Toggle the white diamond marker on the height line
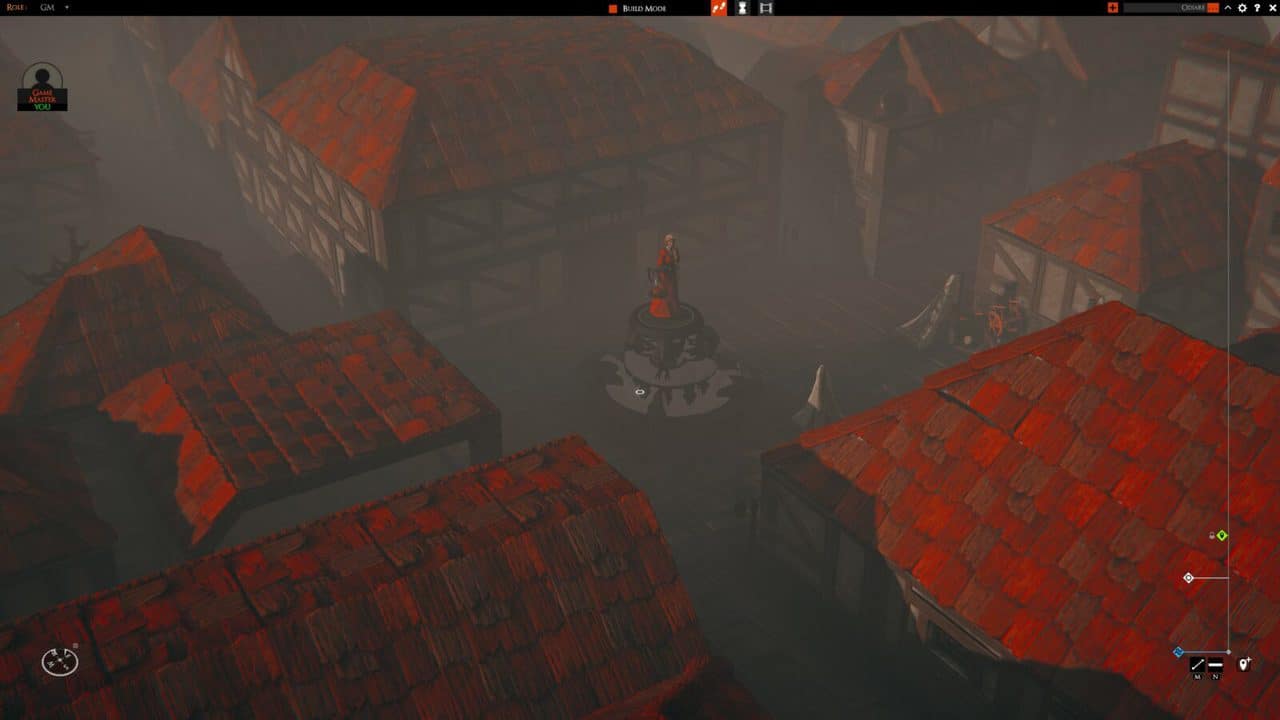This screenshot has height=720, width=1280. coord(1188,577)
